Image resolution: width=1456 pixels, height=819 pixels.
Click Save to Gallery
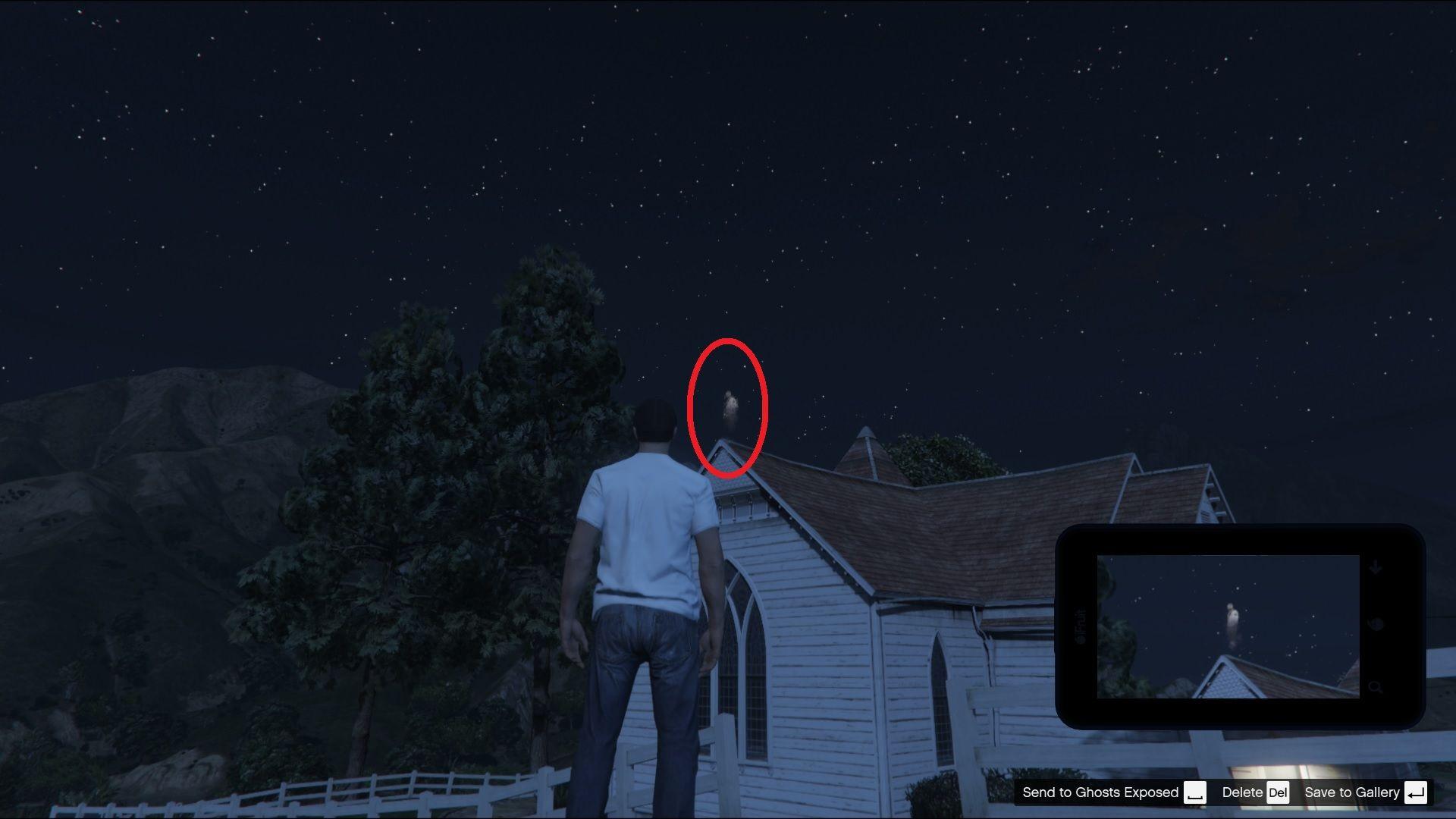click(1352, 792)
